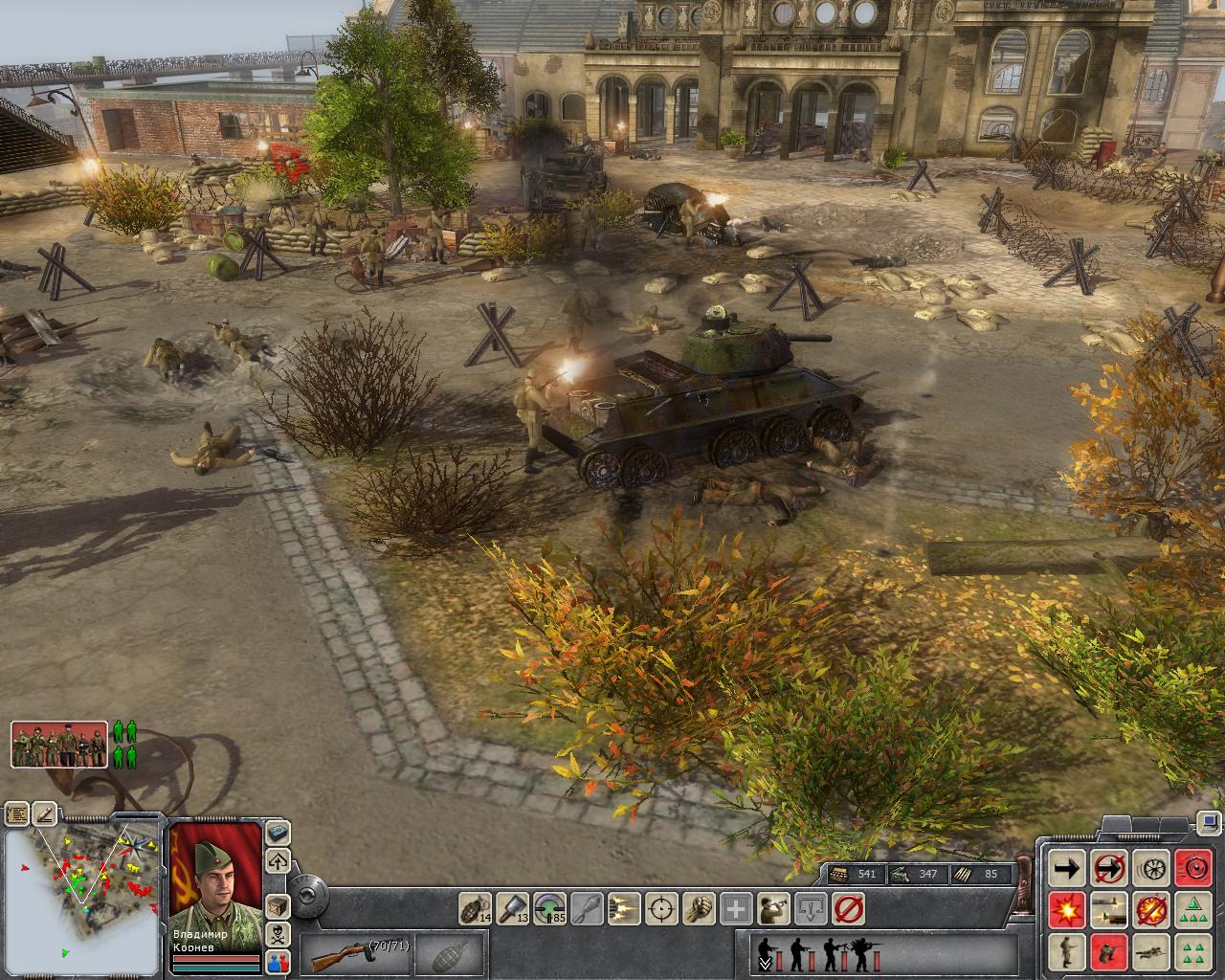Select Vladimir Kornev's portrait
1225x980 pixels.
(215, 880)
